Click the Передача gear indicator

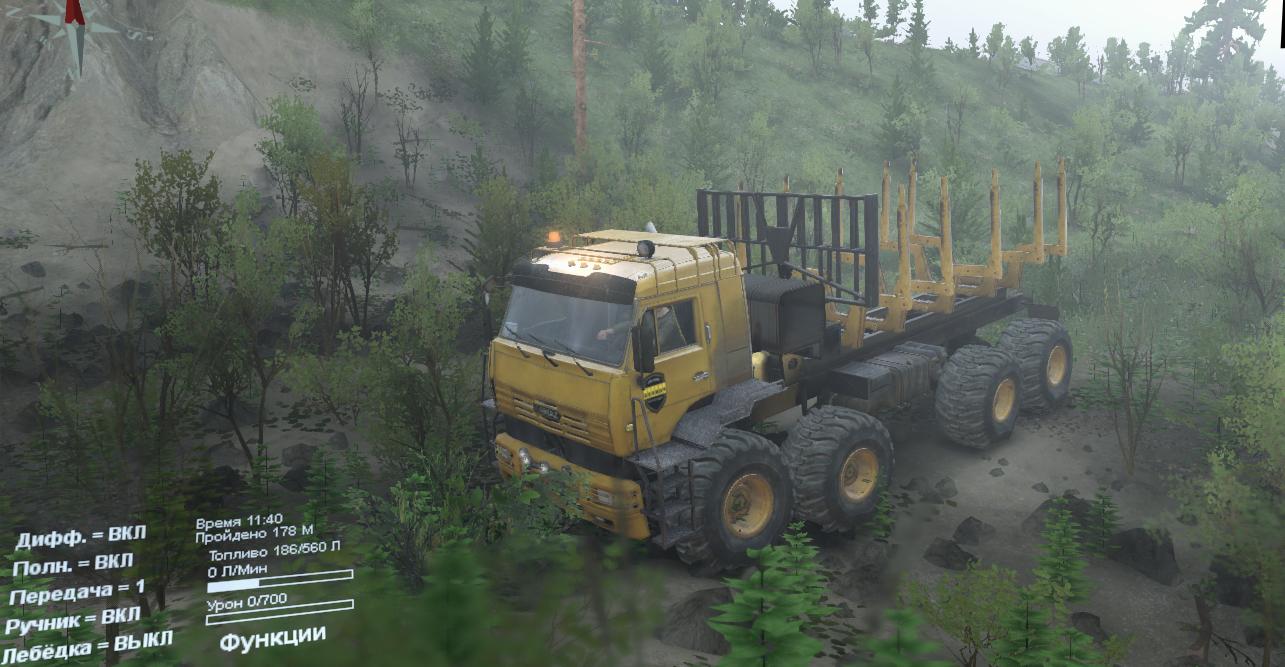click(77, 591)
